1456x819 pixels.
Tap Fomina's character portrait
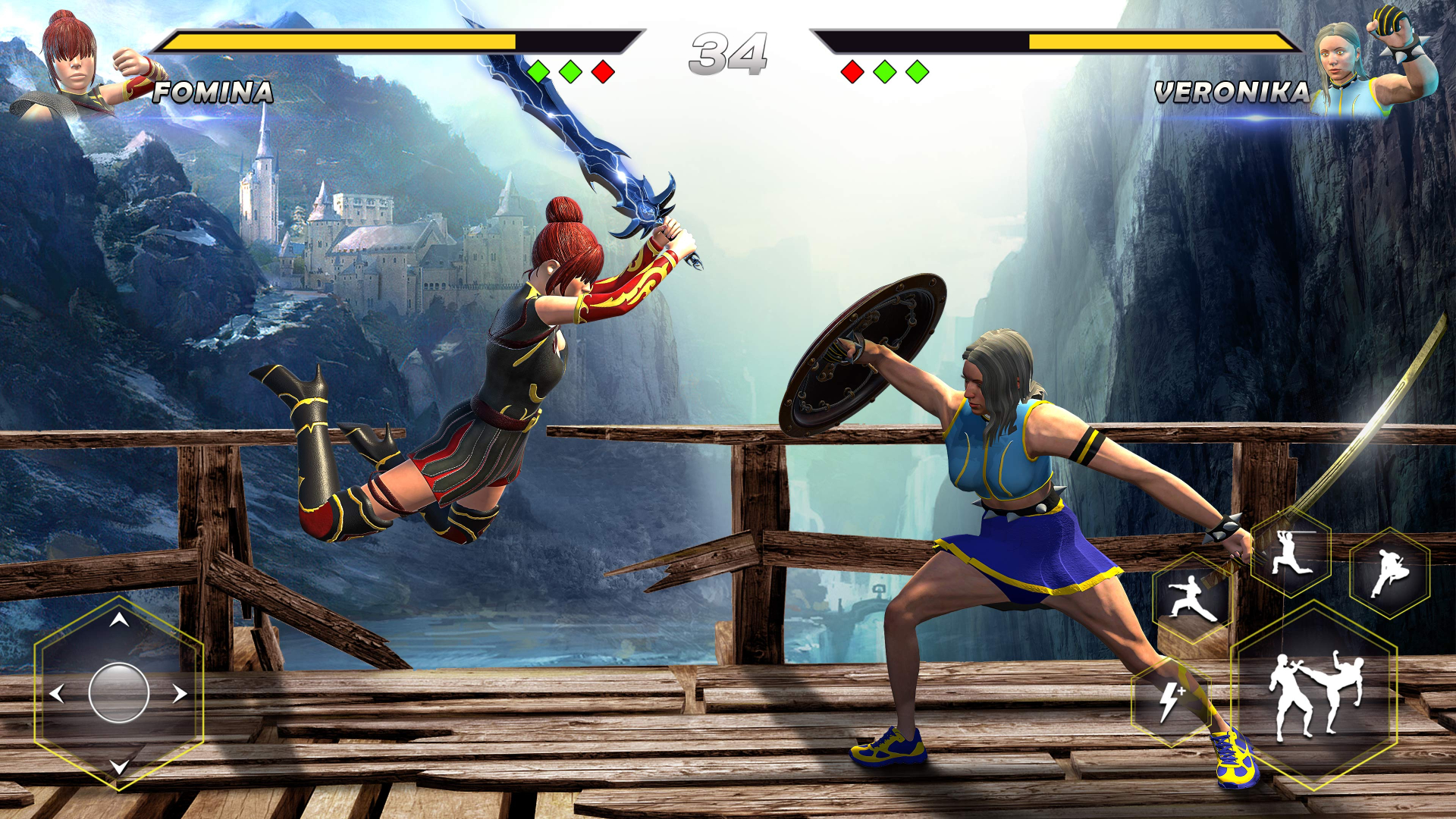tap(72, 57)
